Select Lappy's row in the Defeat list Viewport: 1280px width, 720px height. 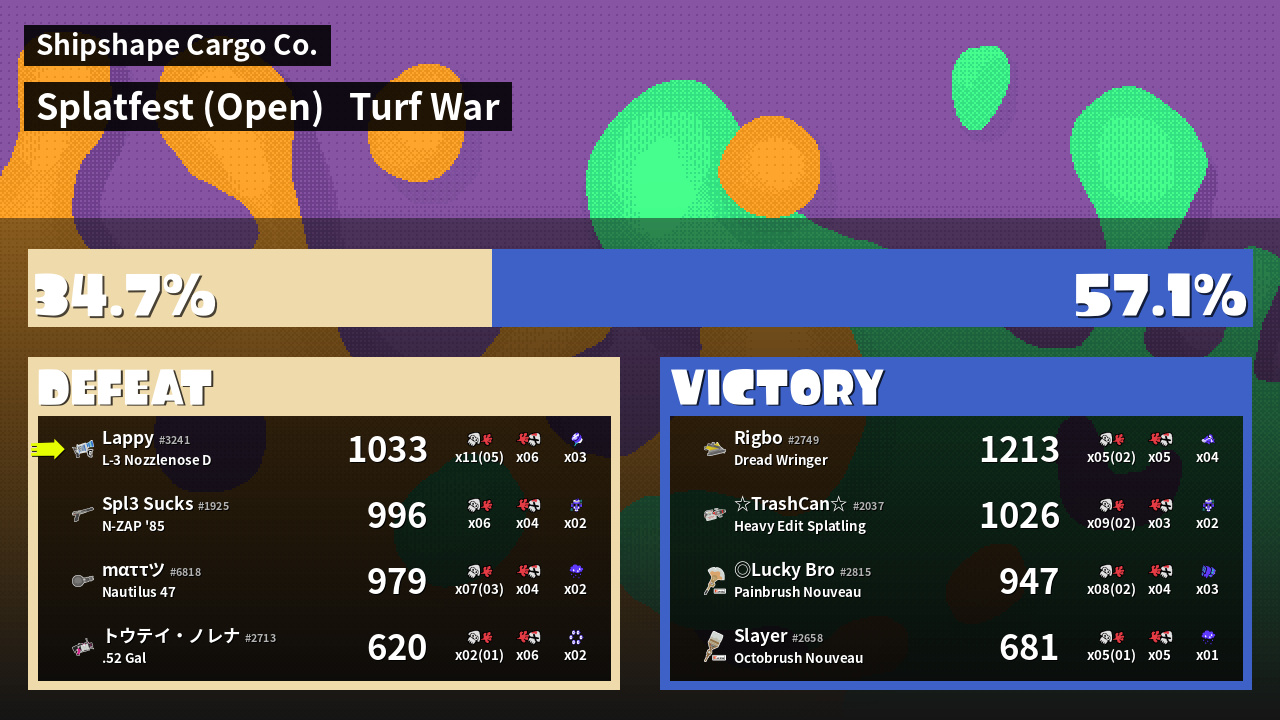point(324,449)
